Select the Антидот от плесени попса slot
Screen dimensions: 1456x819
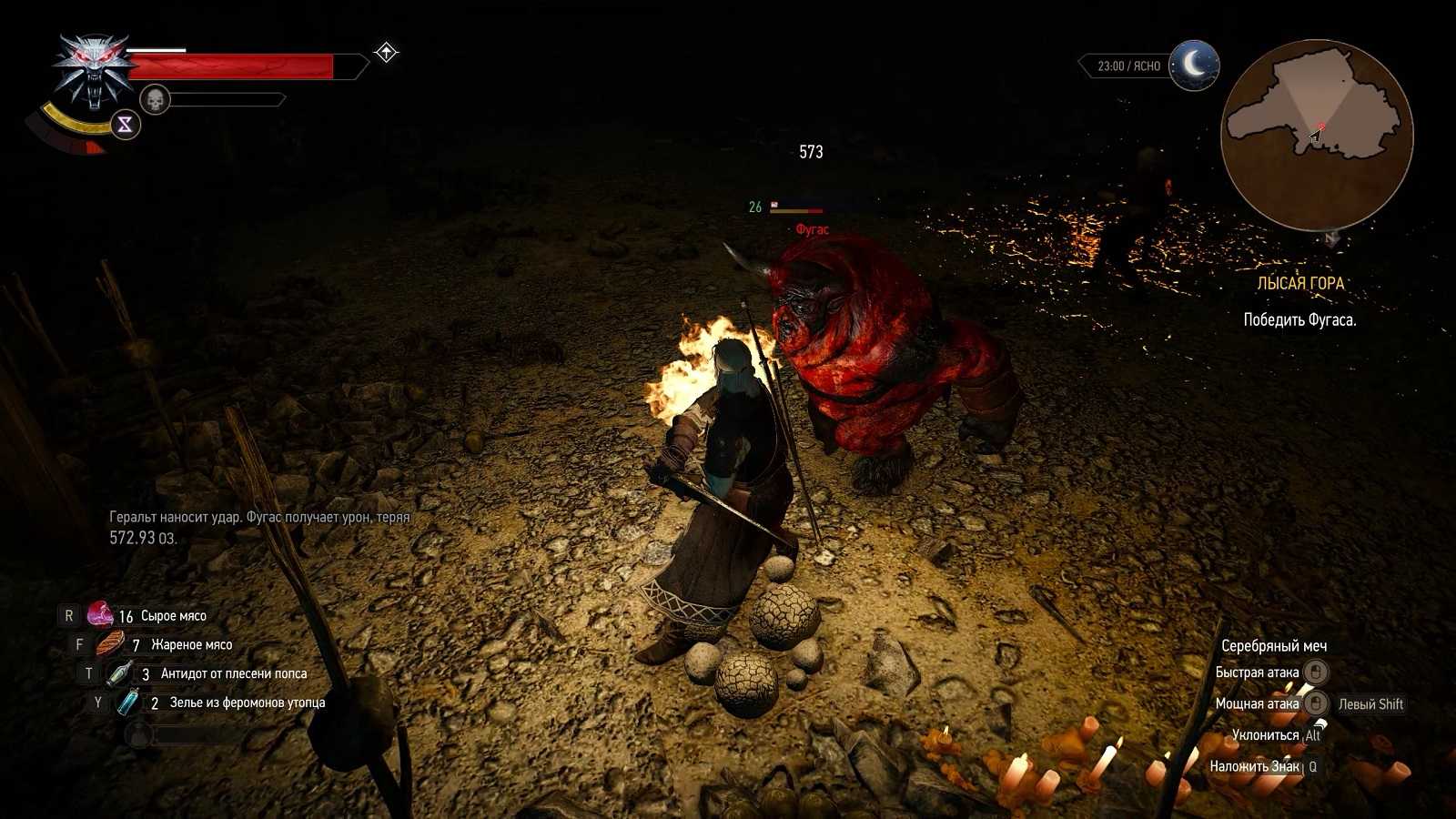(x=120, y=673)
